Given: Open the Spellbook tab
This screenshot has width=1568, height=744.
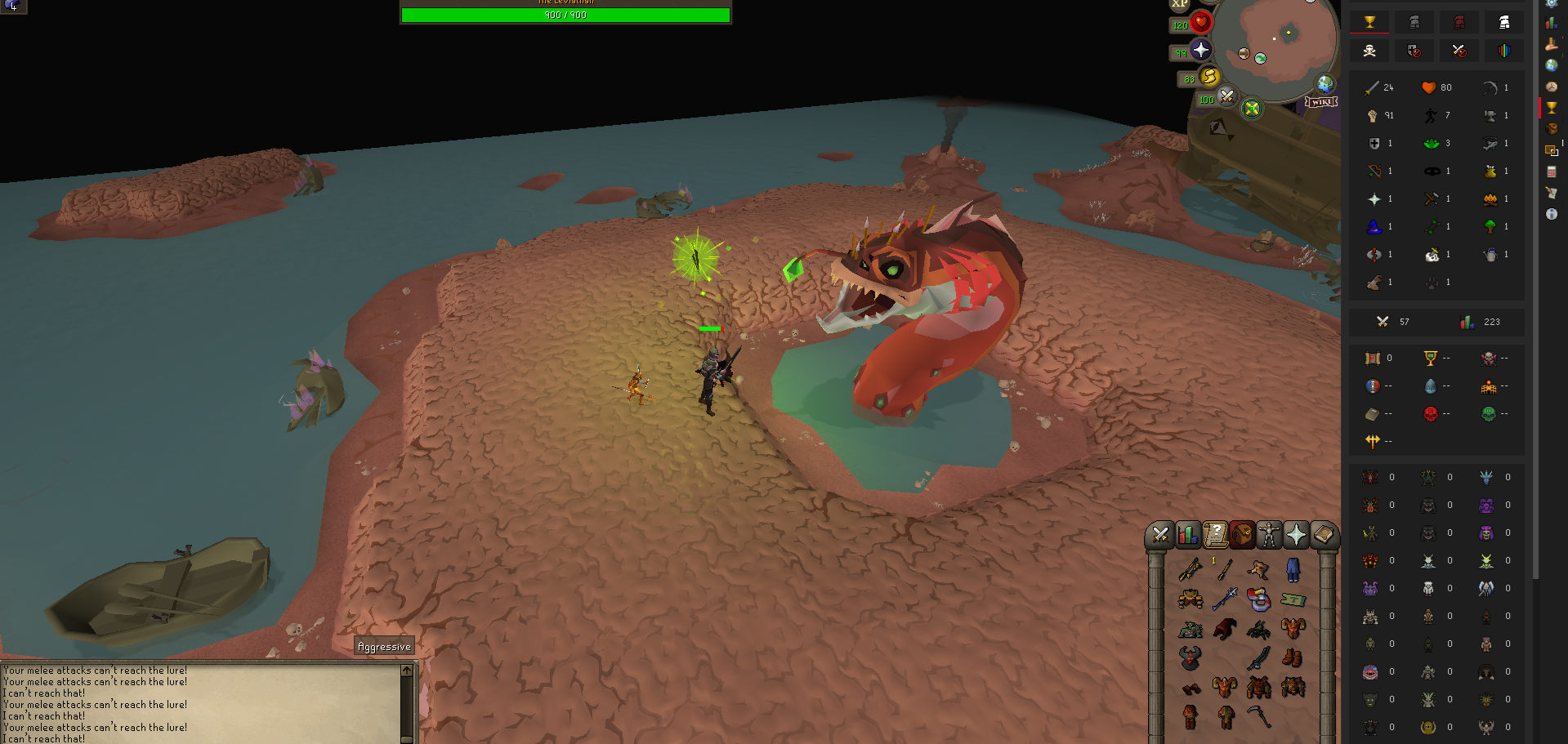Looking at the screenshot, I should [x=1324, y=536].
